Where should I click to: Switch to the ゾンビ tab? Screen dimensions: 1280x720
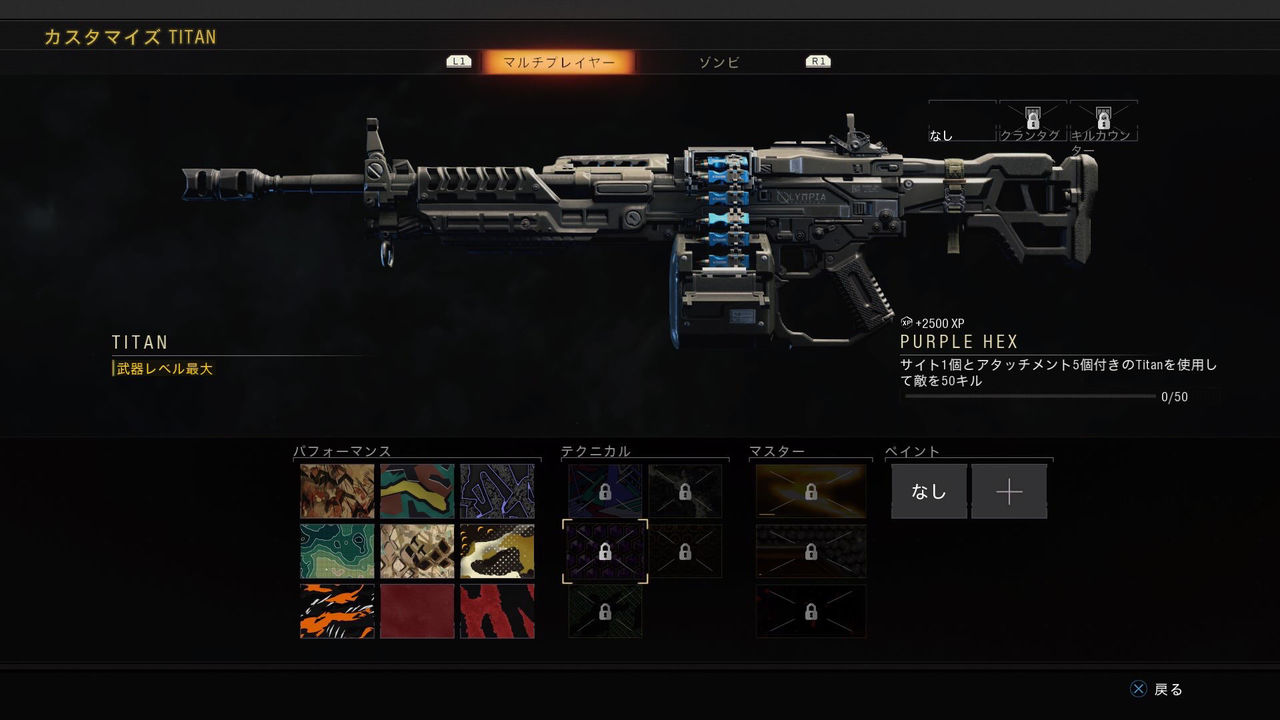(x=719, y=62)
